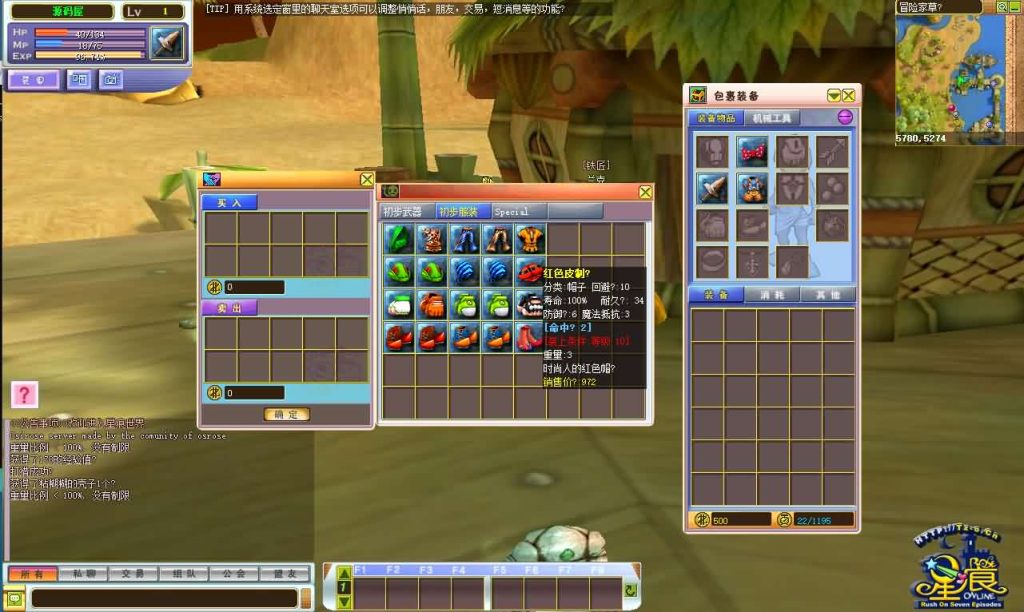This screenshot has width=1024, height=612.
Task: Switch to the 机械工具 equipment tab
Action: pos(771,118)
